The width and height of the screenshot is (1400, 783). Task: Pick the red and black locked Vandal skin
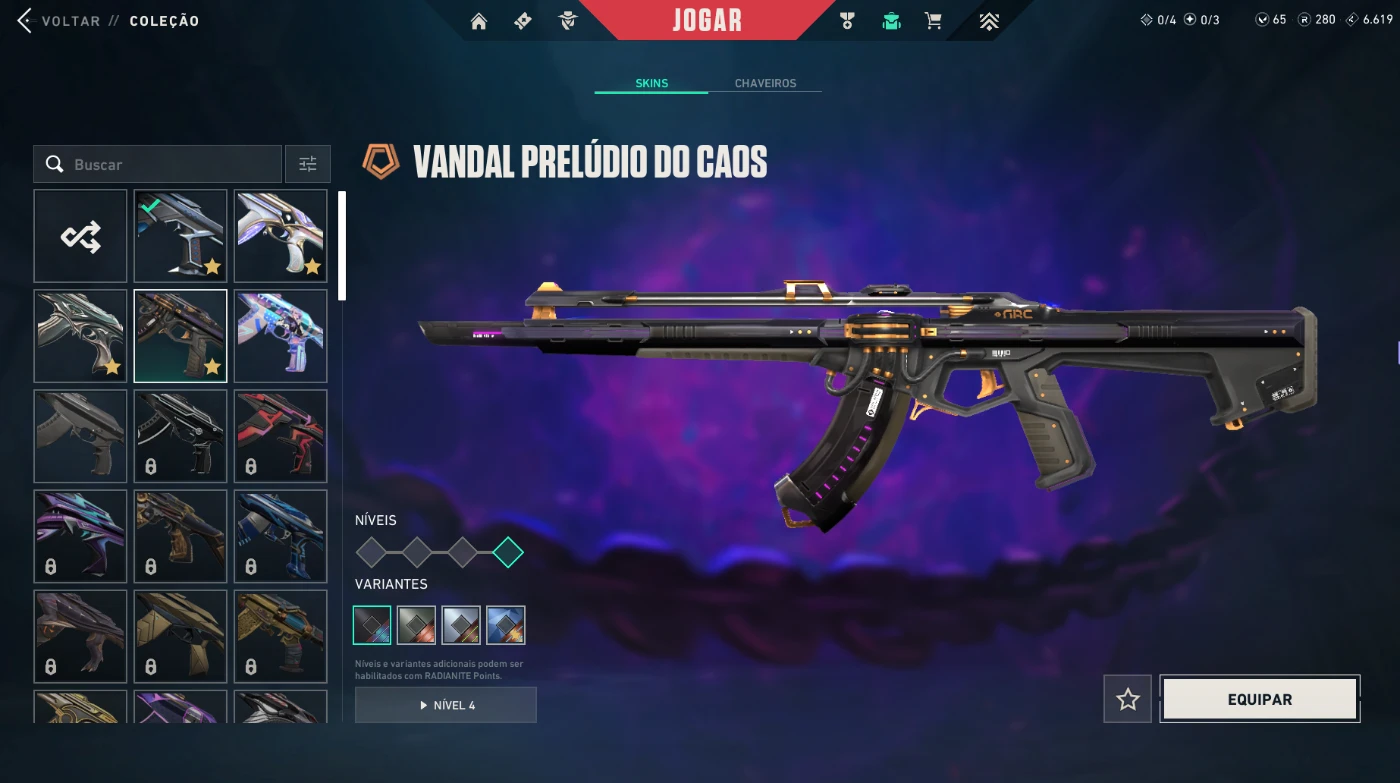pos(280,436)
